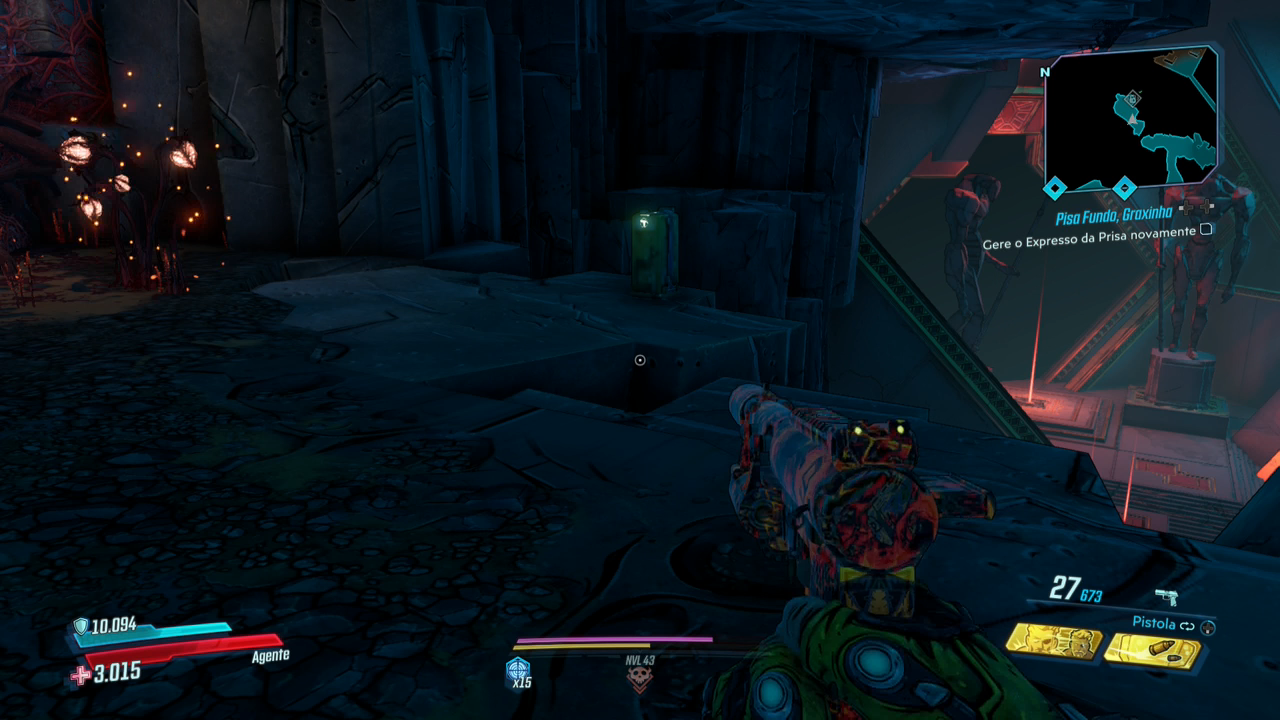Select the pistol ammo type icon

(x=1166, y=597)
